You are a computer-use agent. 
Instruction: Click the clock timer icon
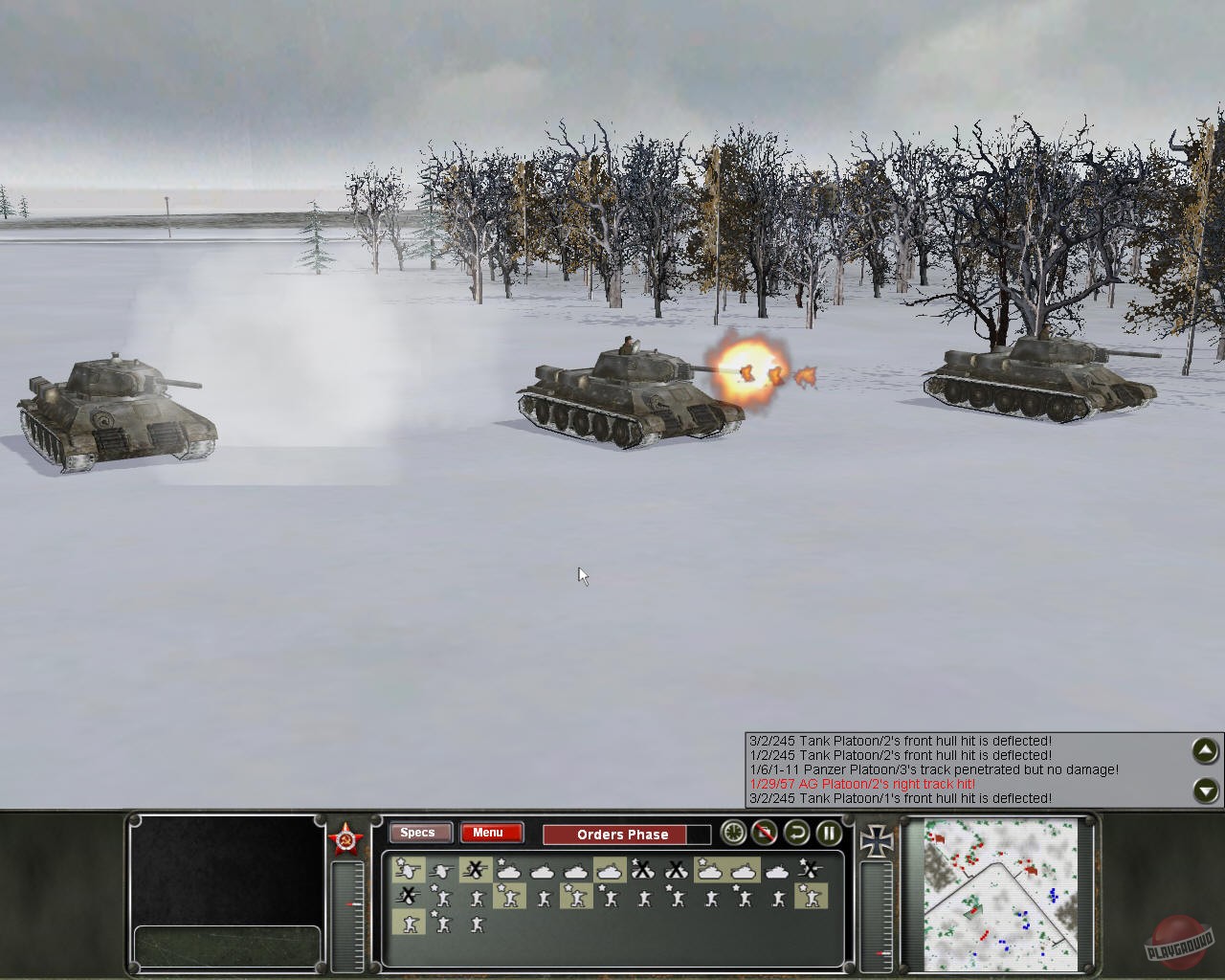733,835
